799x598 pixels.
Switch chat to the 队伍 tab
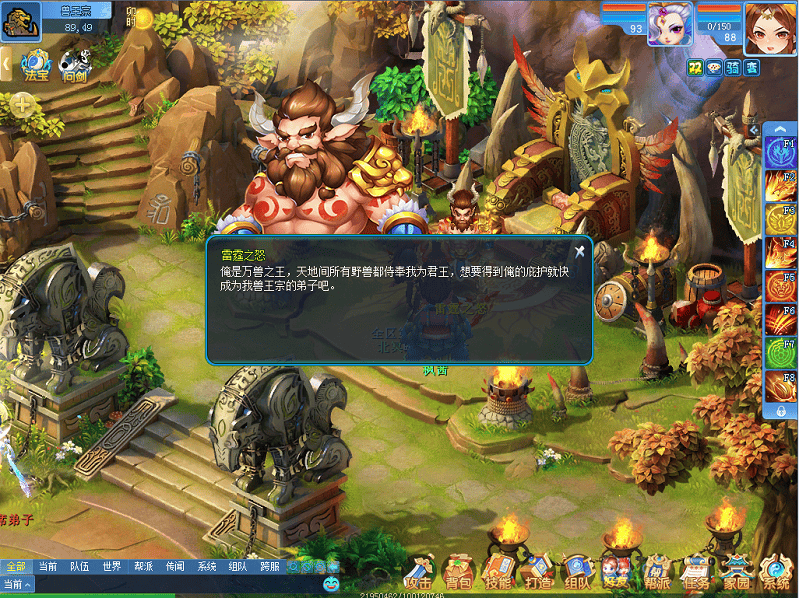(x=79, y=566)
